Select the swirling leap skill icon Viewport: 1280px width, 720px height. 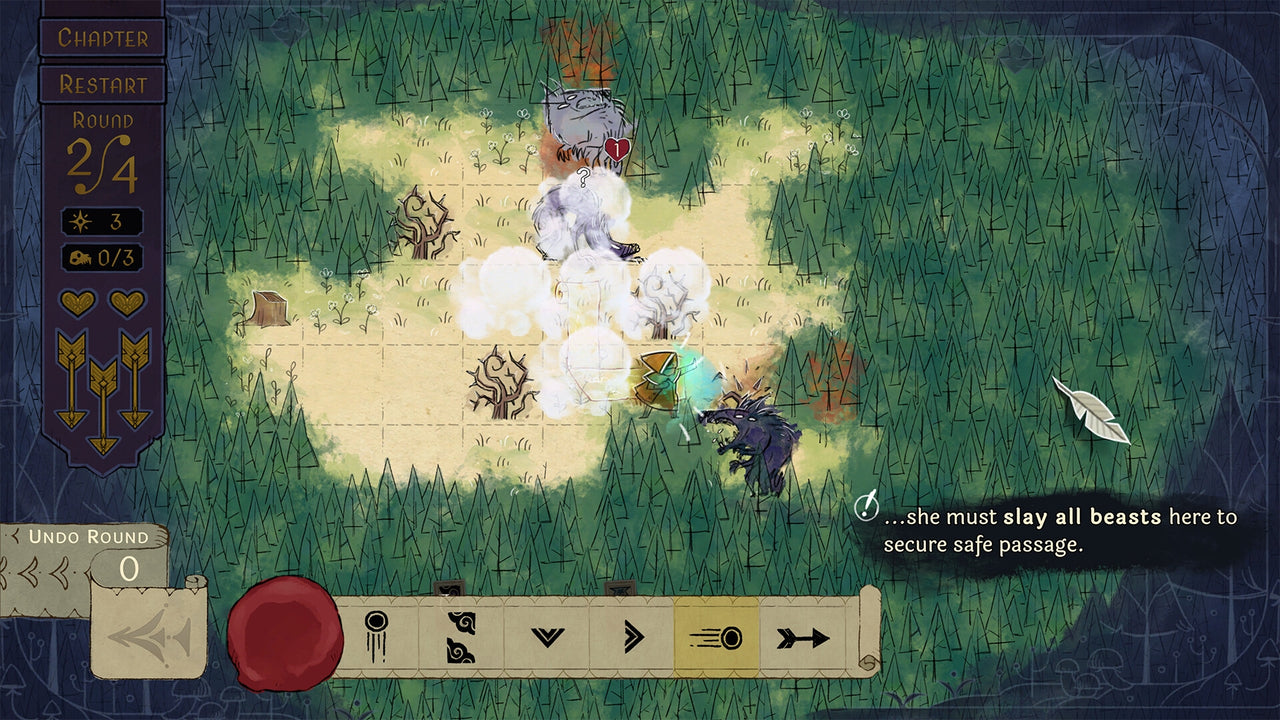click(x=460, y=635)
